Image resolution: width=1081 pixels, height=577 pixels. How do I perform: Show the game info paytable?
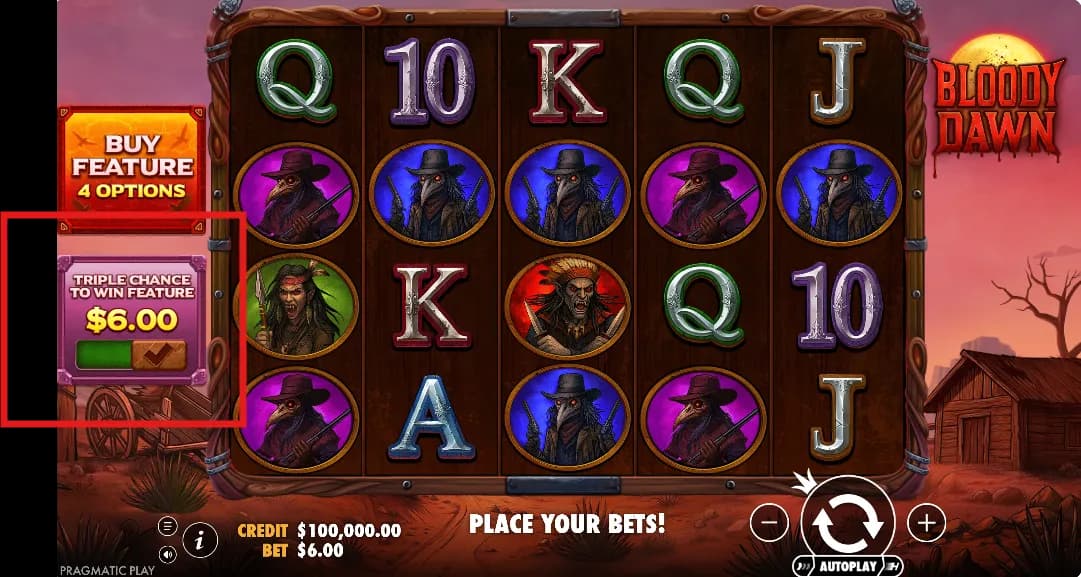[x=200, y=541]
